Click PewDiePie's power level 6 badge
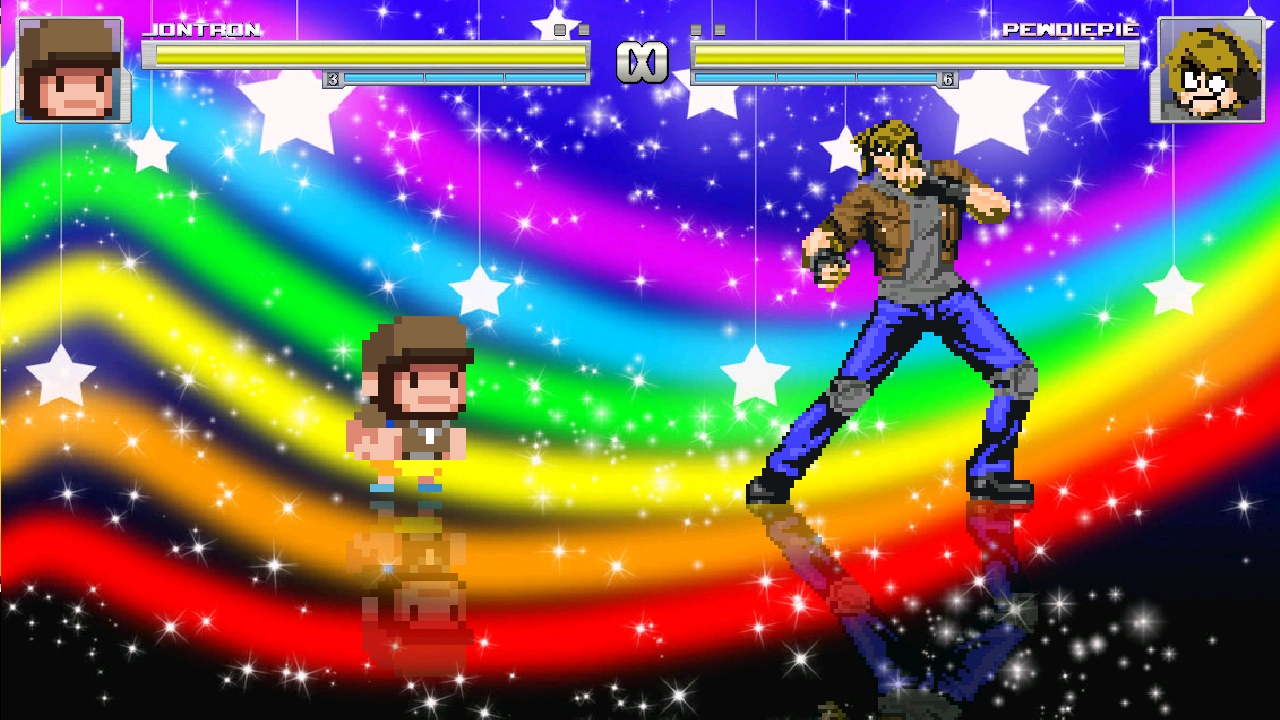This screenshot has height=720, width=1280. click(x=947, y=78)
